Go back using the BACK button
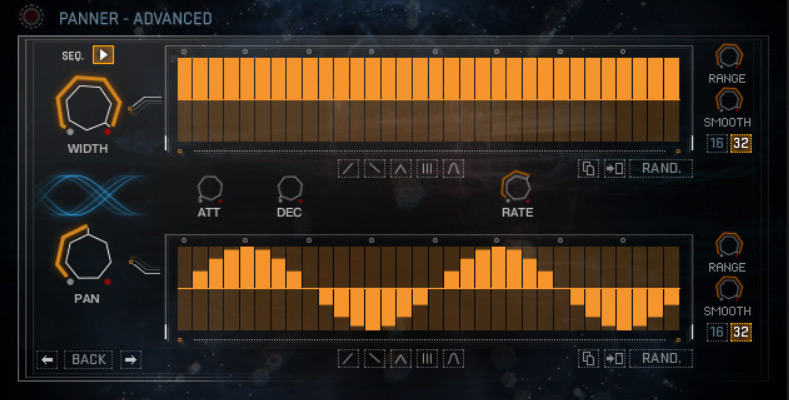 click(89, 359)
